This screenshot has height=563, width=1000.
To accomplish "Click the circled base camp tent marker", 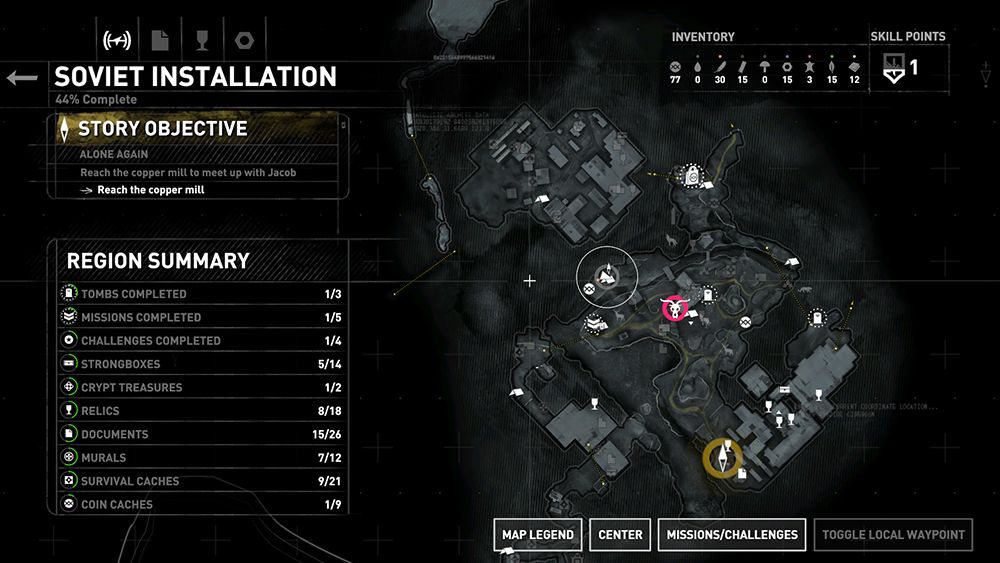I will click(607, 277).
